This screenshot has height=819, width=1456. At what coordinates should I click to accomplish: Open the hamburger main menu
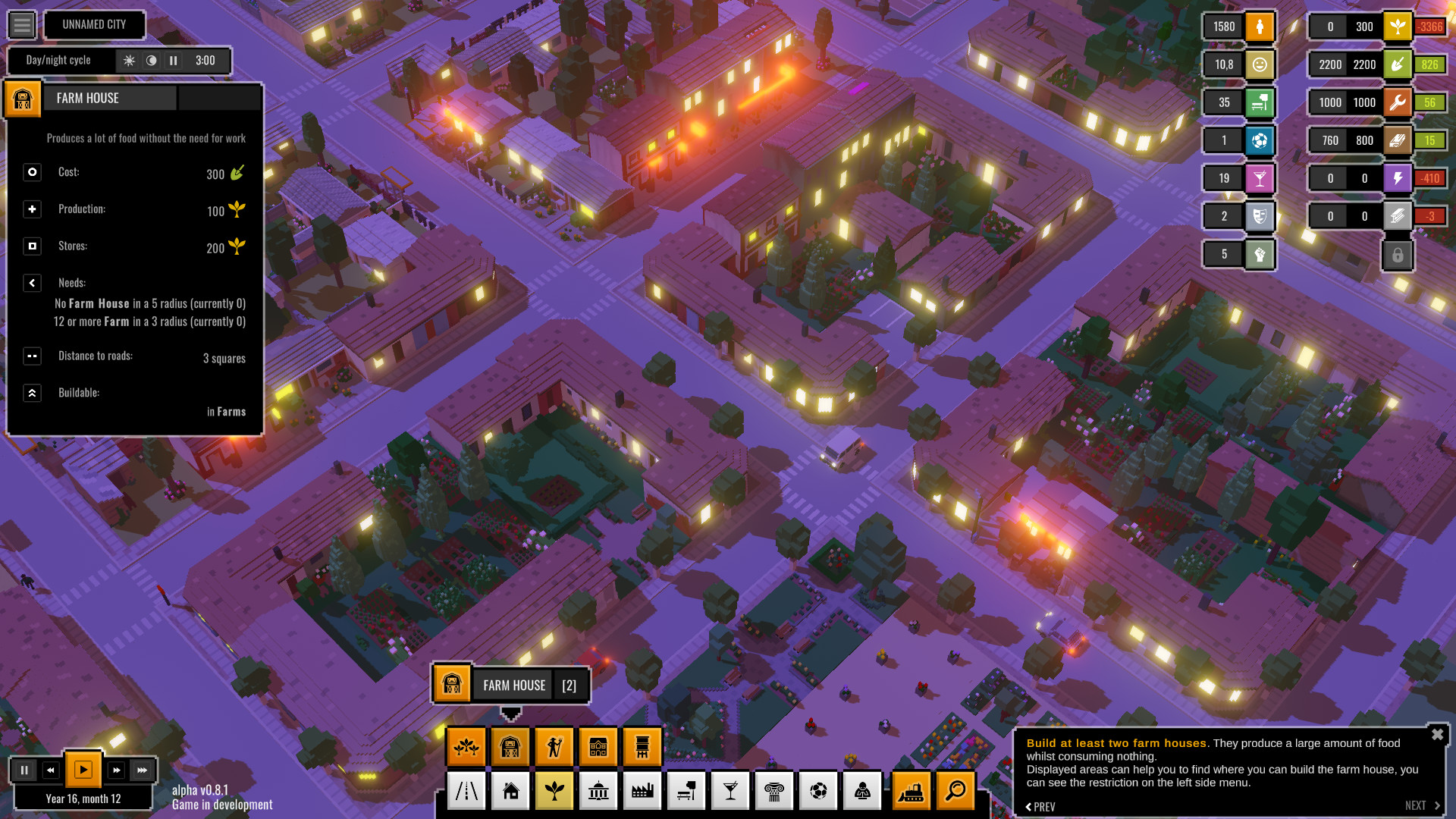pos(22,24)
